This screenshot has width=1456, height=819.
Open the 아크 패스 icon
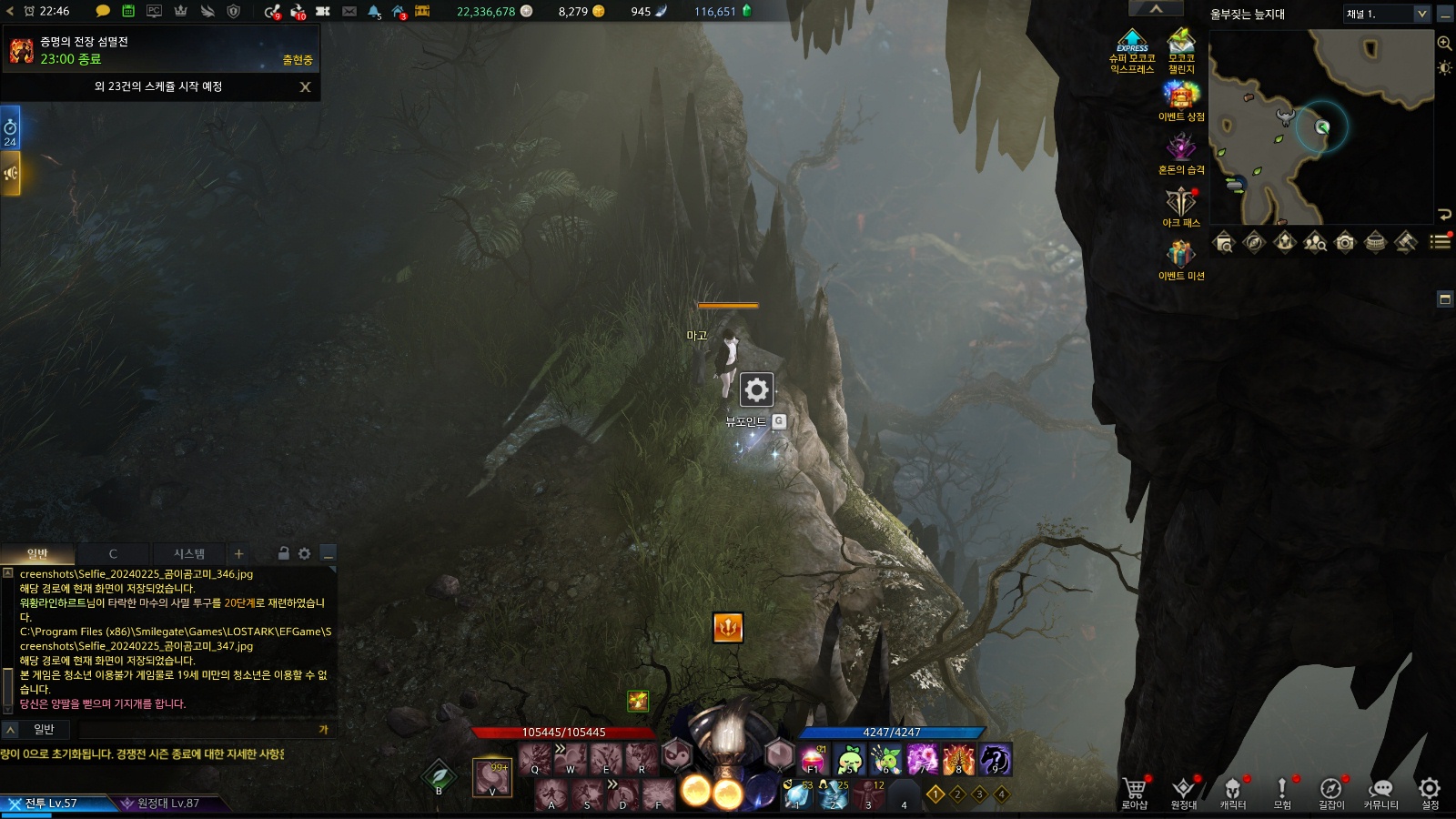click(x=1180, y=202)
